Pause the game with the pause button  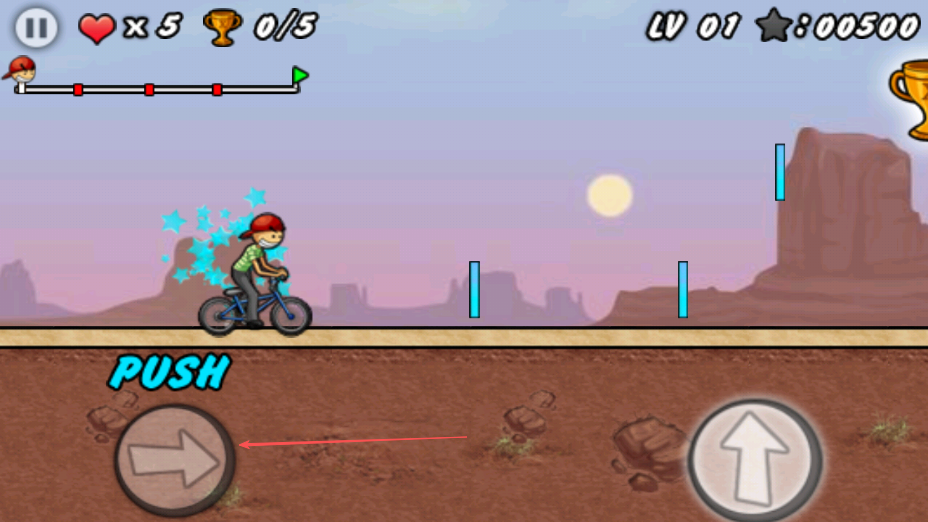coord(36,27)
